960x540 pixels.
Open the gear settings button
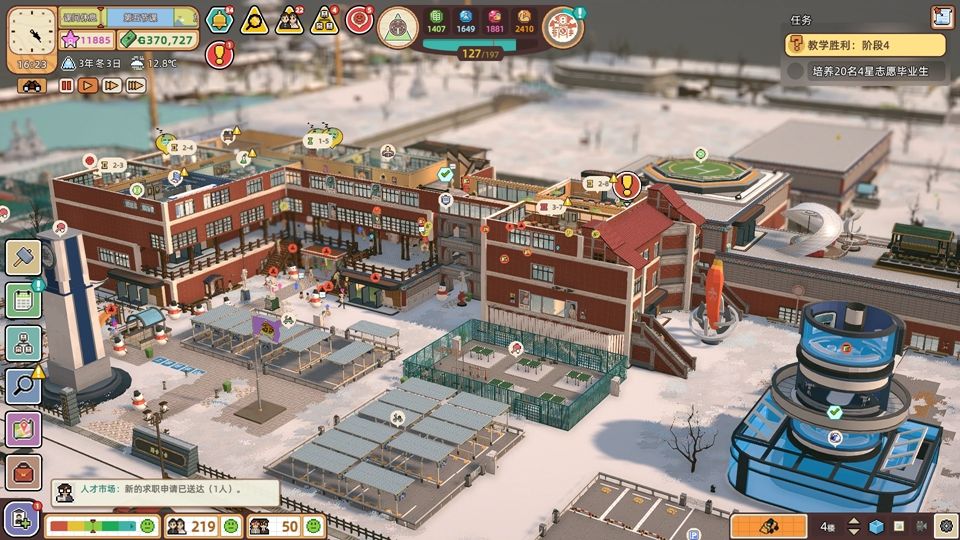tap(946, 526)
